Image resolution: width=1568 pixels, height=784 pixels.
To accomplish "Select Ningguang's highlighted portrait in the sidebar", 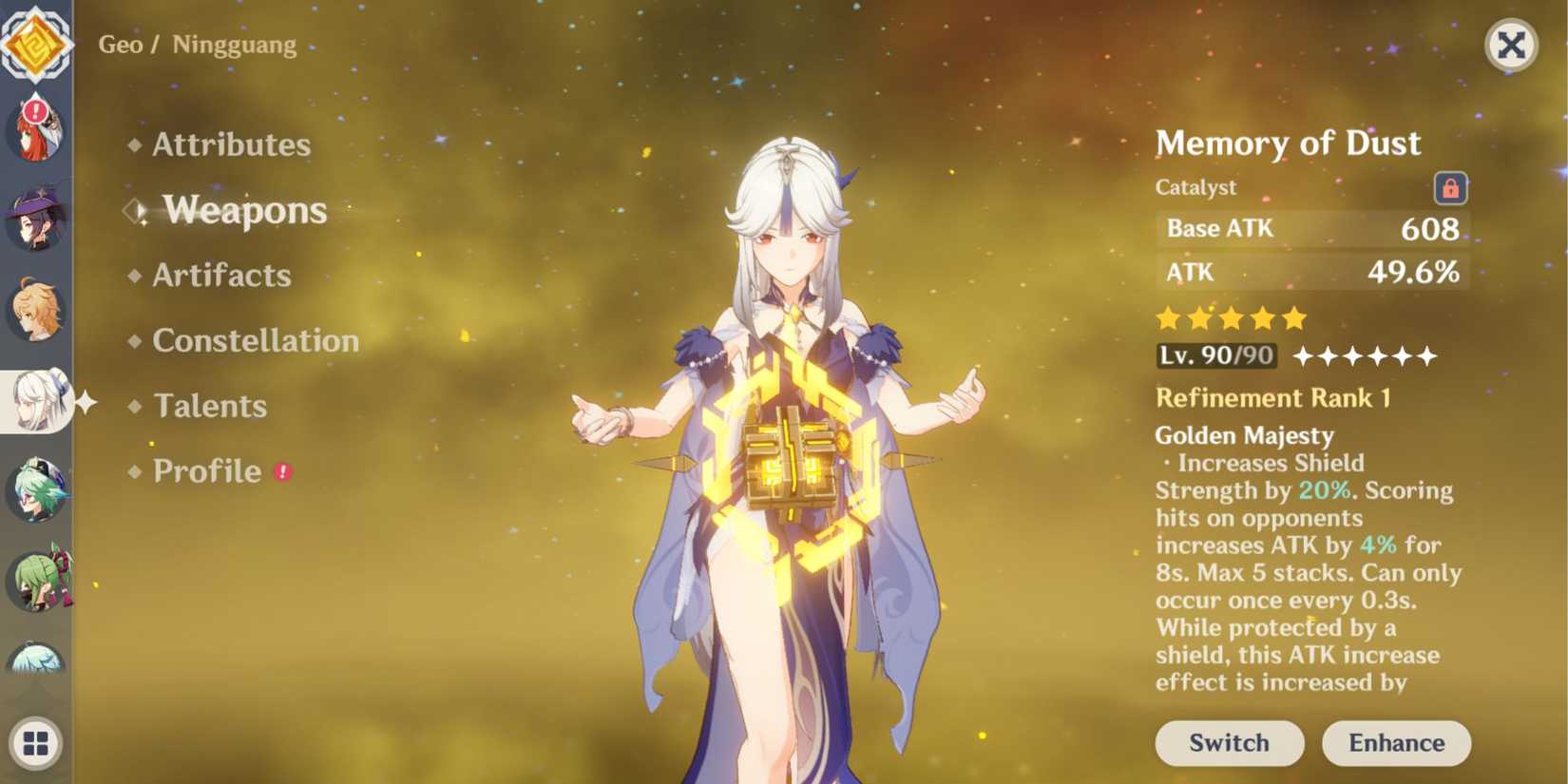I will click(x=36, y=399).
